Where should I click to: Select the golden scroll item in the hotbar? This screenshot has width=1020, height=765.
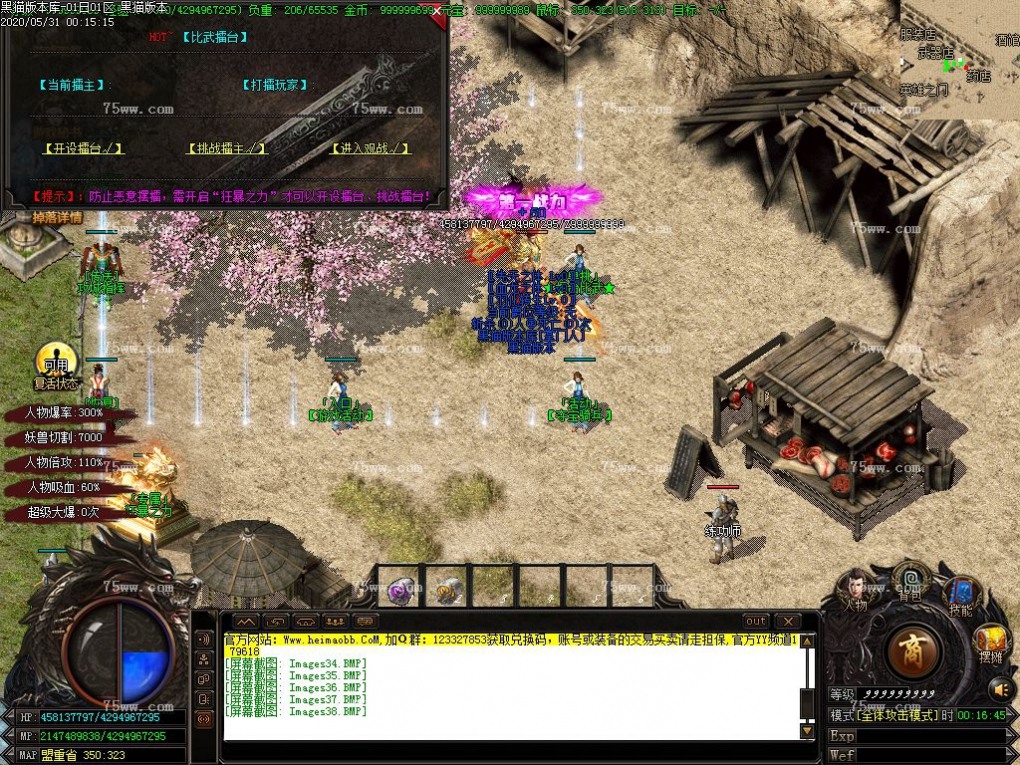click(448, 590)
